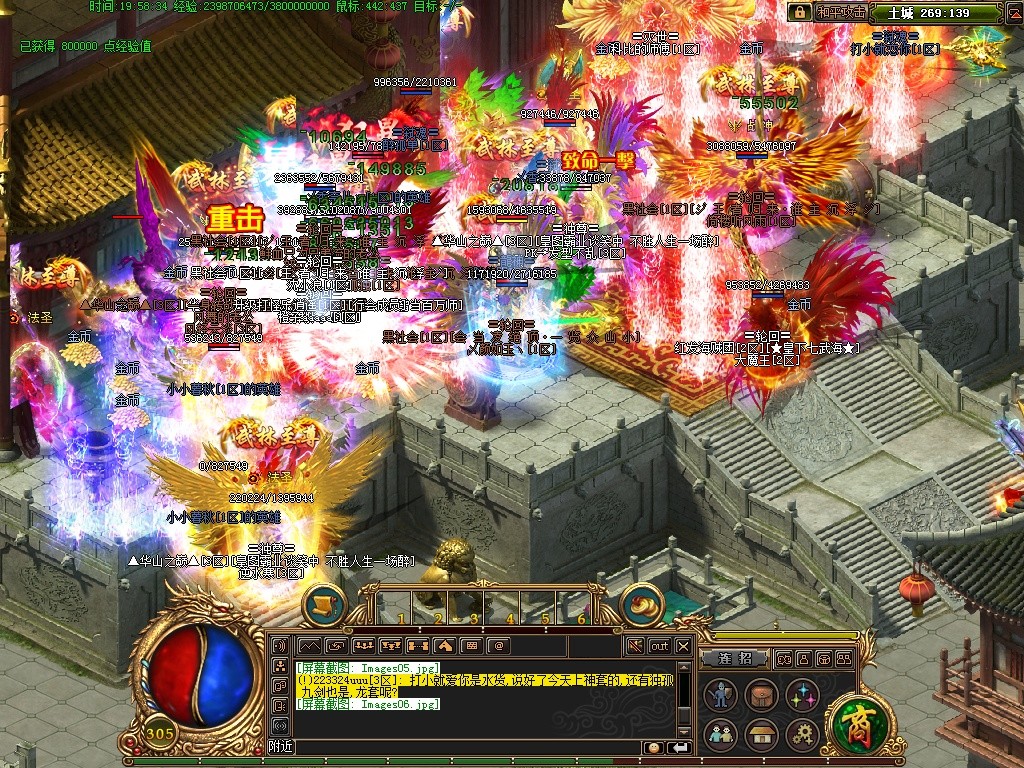
Task: Open the sparkling stars skills icon
Action: (x=802, y=695)
